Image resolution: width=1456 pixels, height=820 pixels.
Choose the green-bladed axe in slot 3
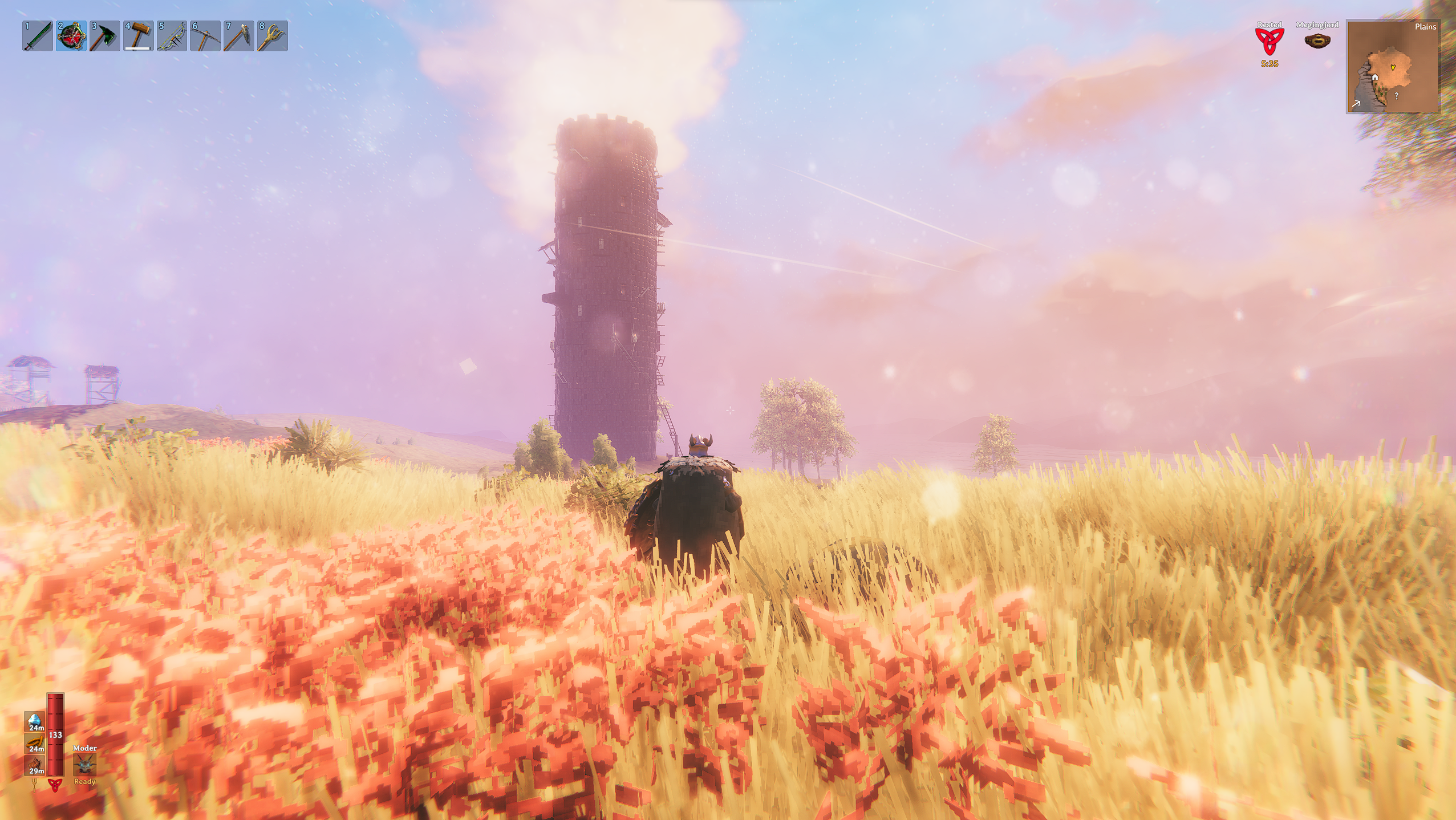point(105,36)
